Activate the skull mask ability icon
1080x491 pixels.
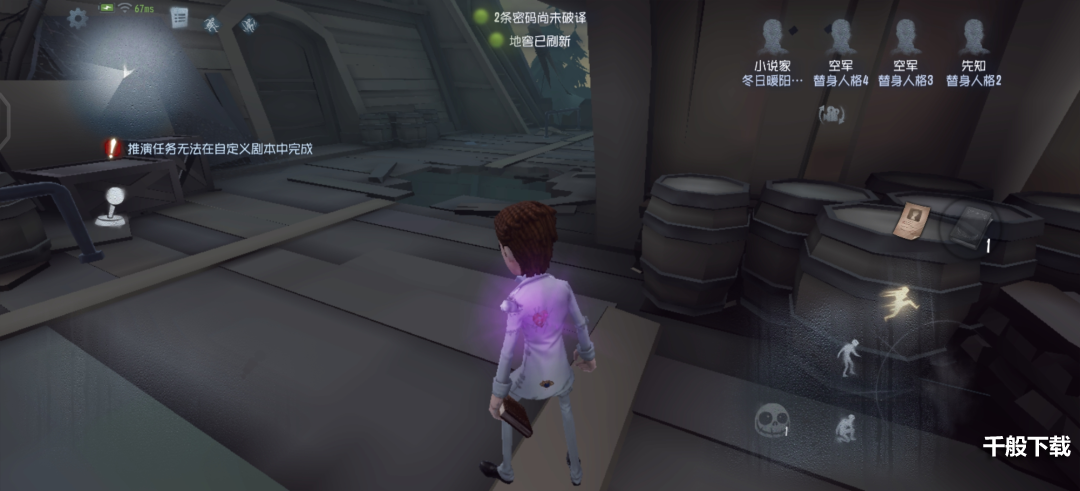pos(768,421)
